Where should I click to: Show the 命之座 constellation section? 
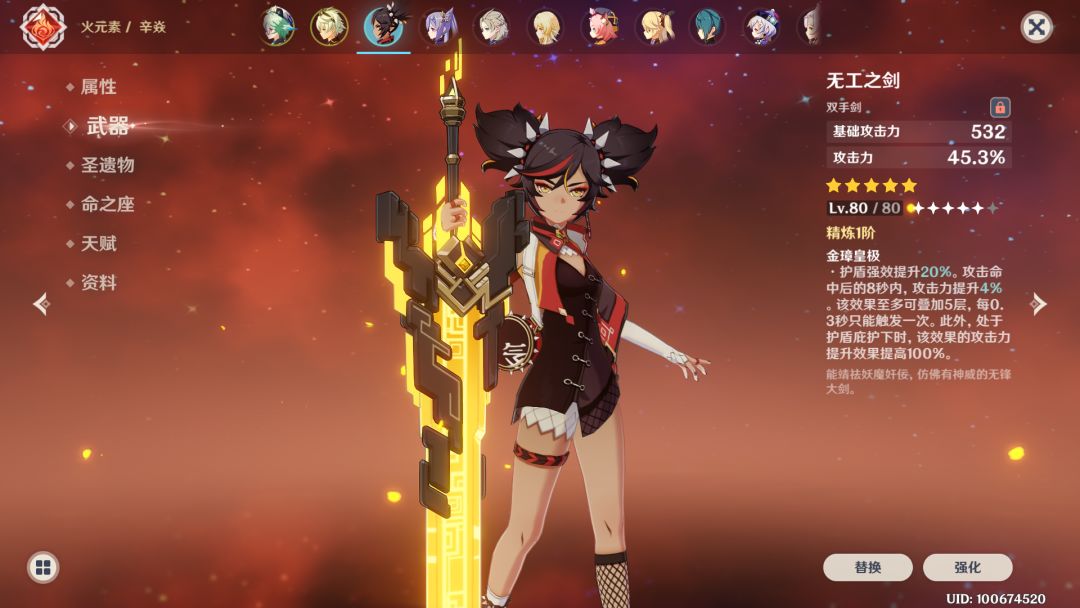tap(107, 204)
